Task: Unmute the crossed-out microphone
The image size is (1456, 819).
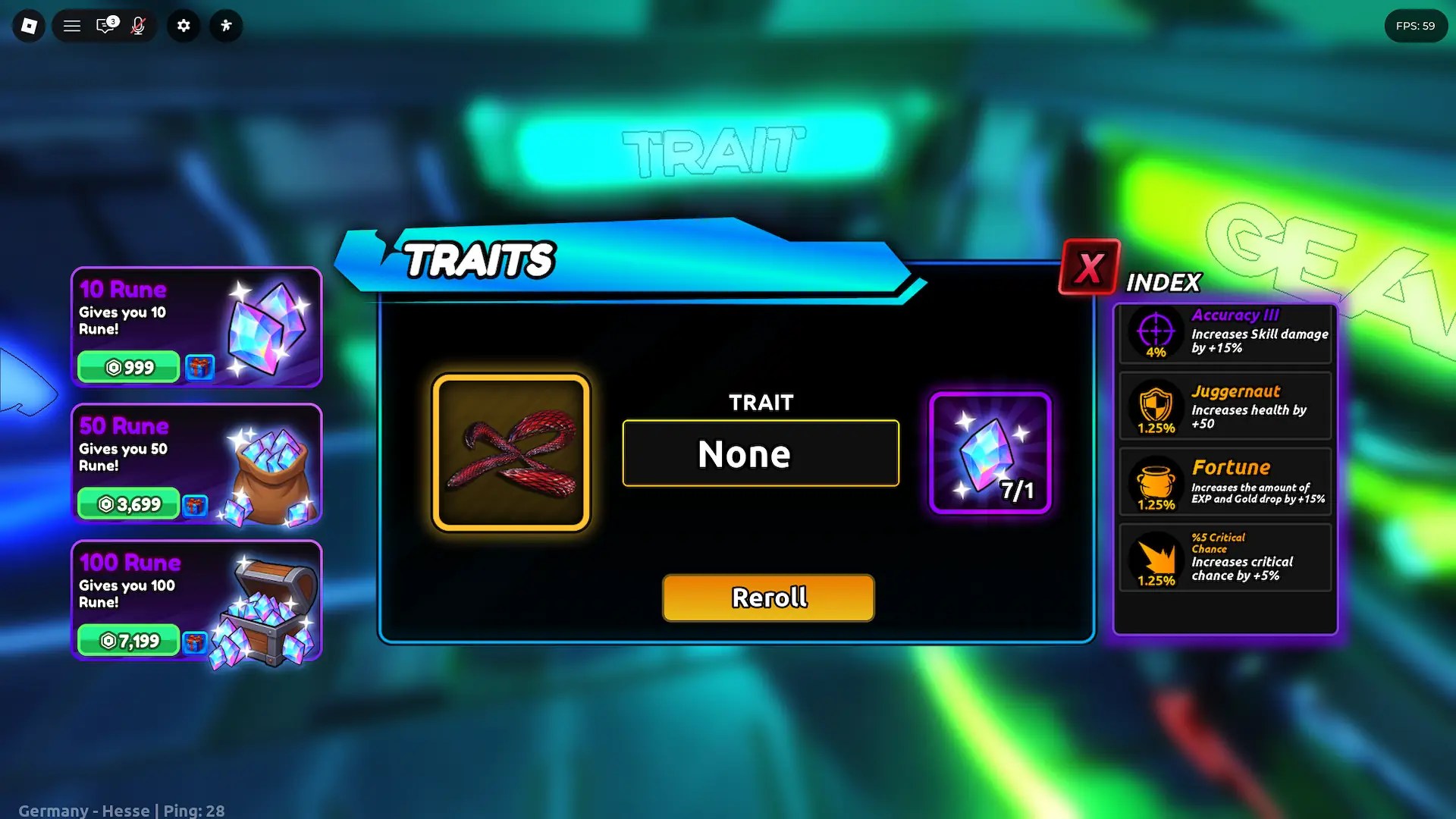Action: click(x=139, y=25)
